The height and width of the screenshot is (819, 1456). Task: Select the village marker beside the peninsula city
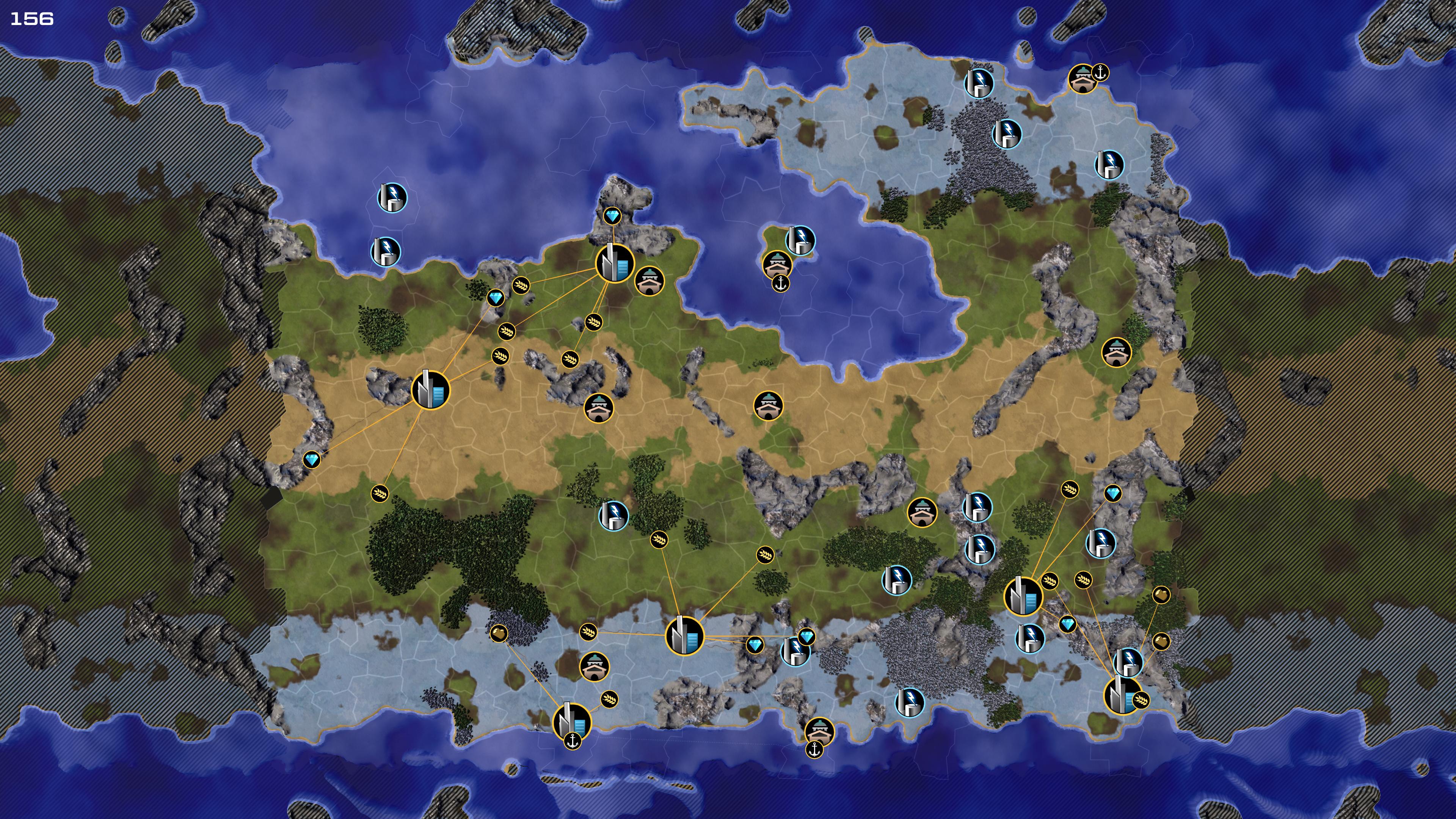tap(649, 281)
